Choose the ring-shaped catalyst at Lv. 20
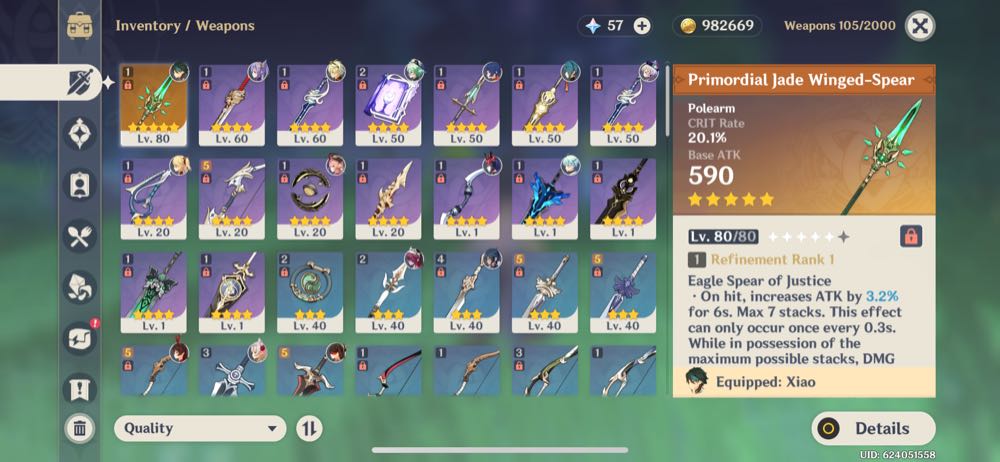Screen dimensions: 1000x462 click(x=310, y=198)
